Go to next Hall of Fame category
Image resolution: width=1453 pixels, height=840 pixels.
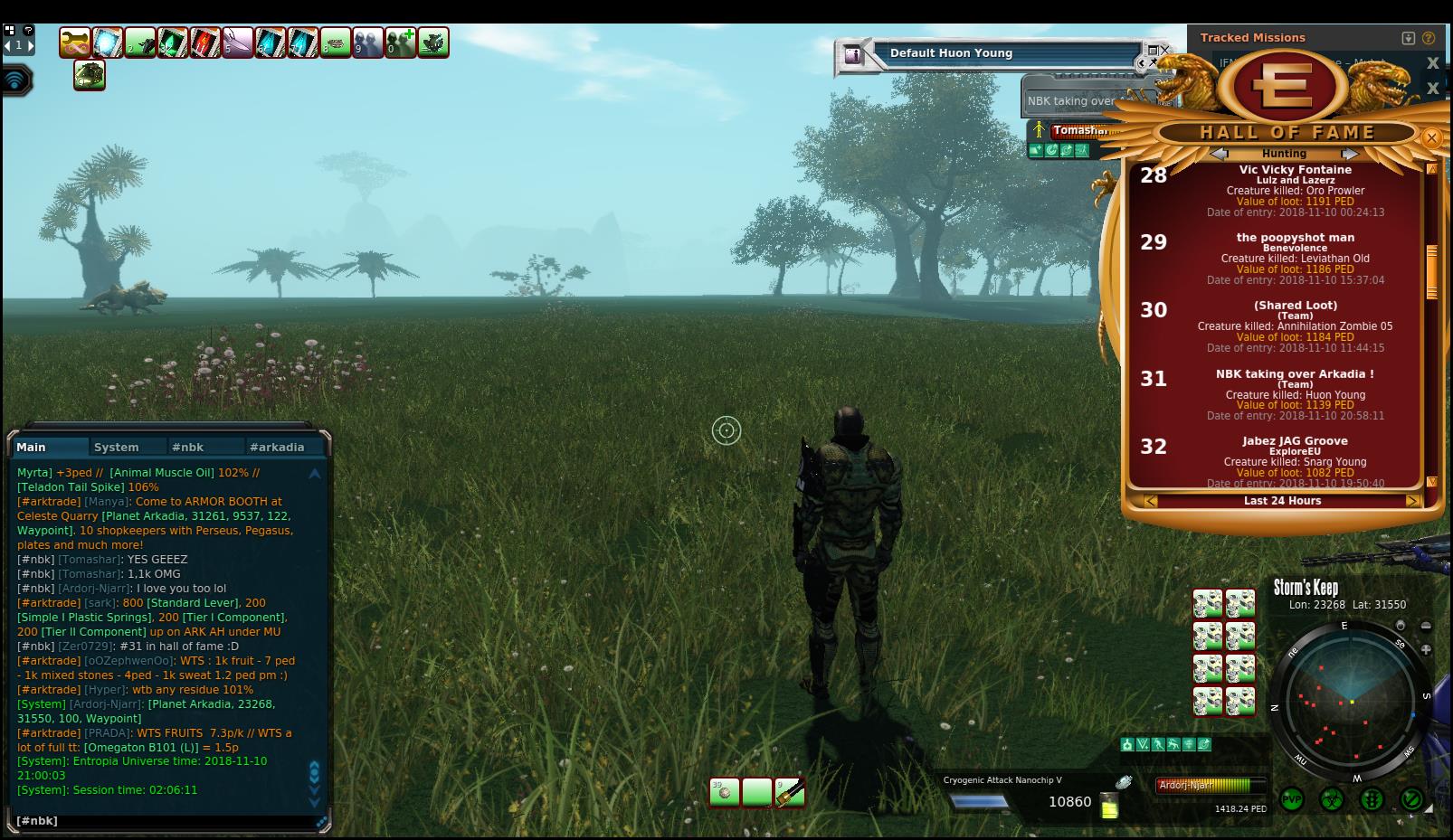[1349, 154]
